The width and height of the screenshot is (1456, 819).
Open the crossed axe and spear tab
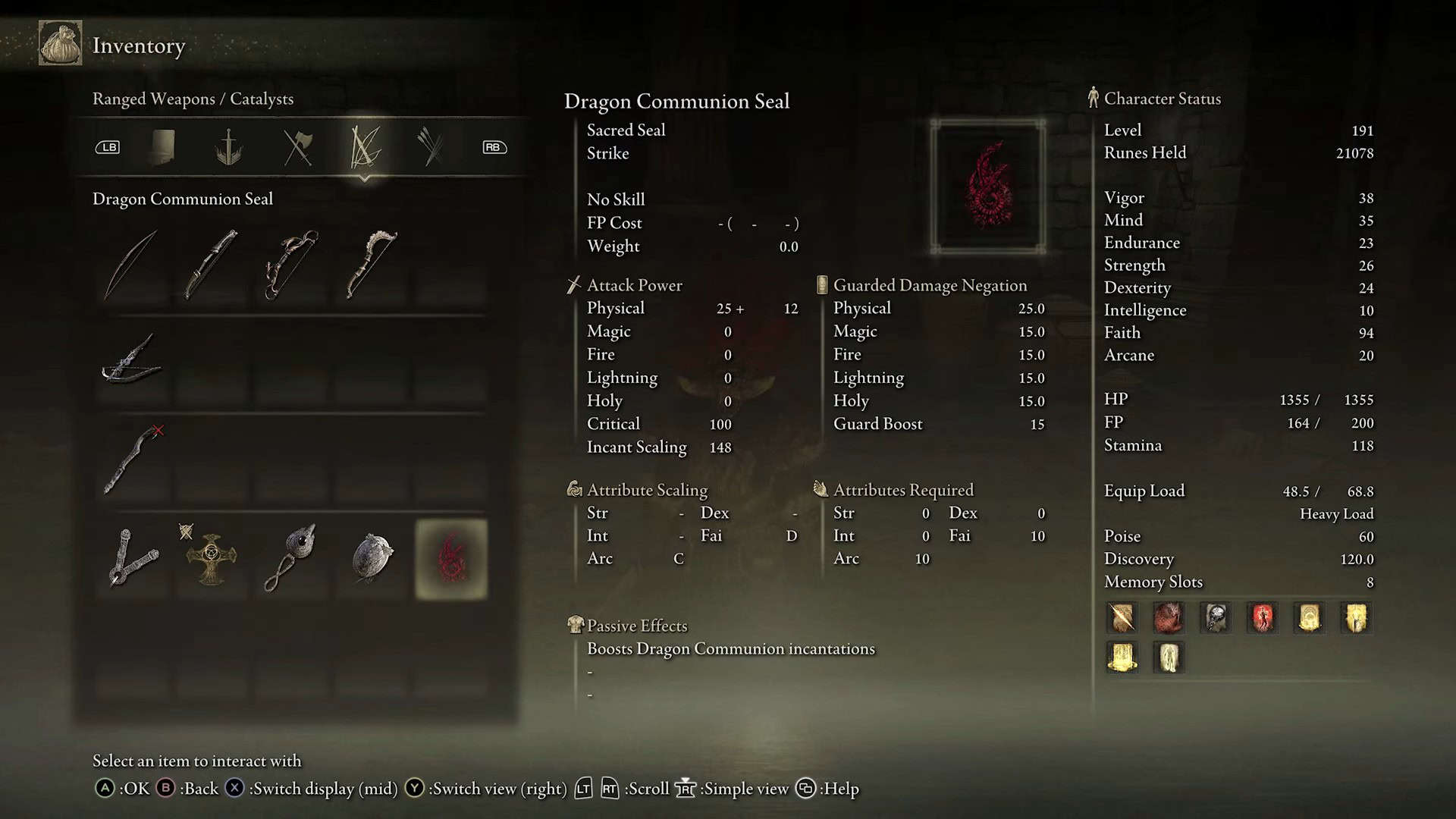pyautogui.click(x=297, y=147)
